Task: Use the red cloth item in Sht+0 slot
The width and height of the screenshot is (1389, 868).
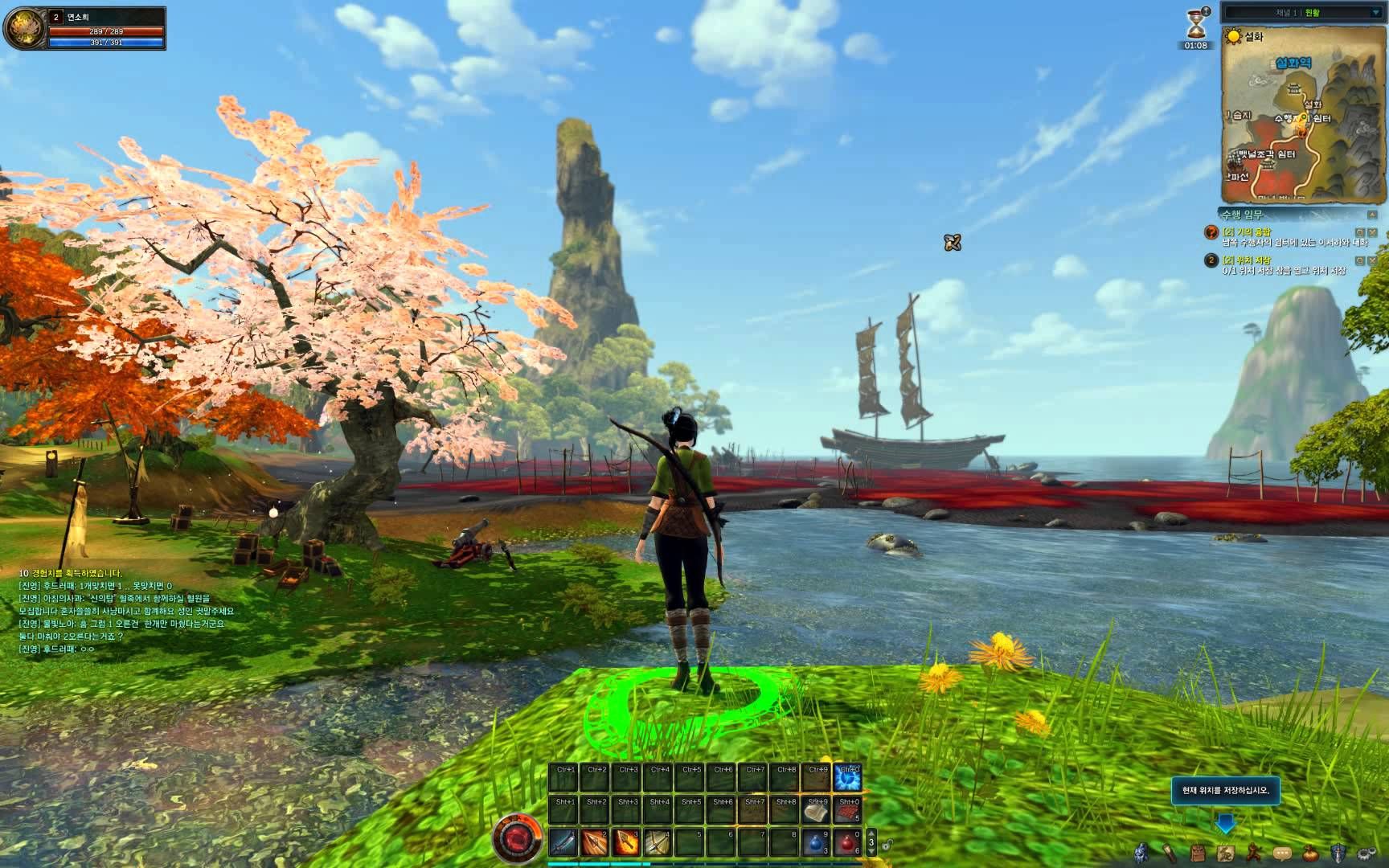Action: tap(847, 810)
